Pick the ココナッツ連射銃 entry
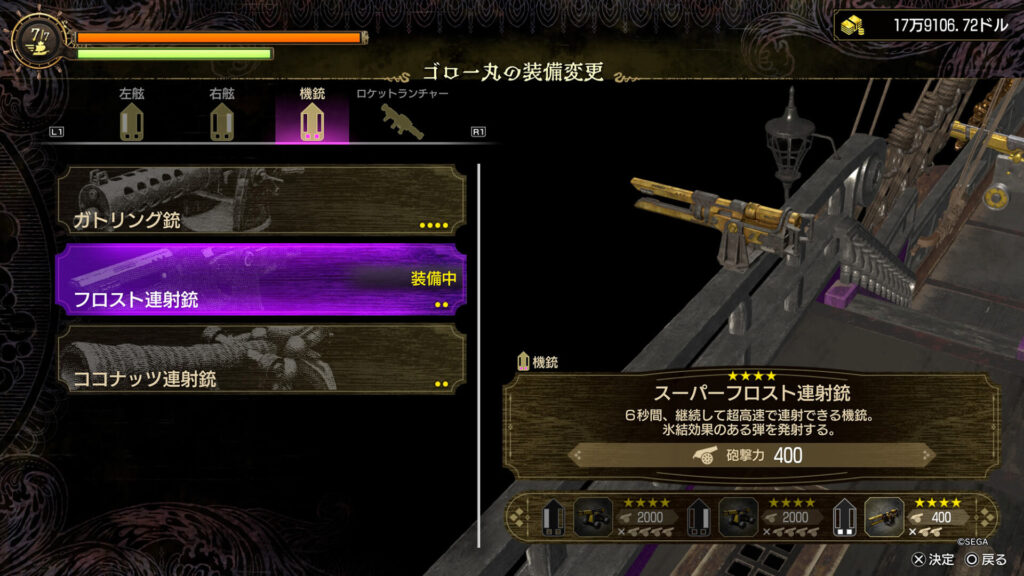1024x576 pixels. [x=260, y=360]
